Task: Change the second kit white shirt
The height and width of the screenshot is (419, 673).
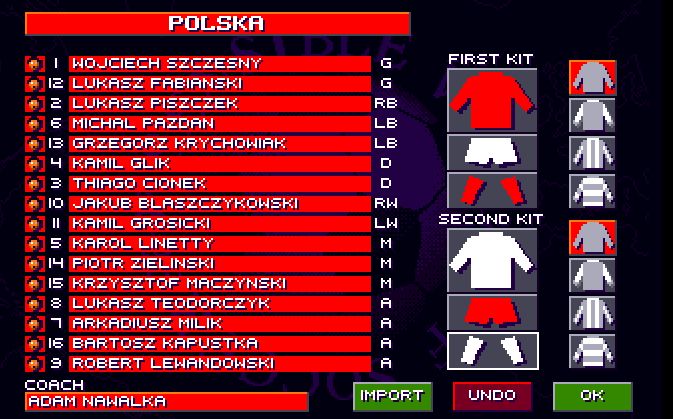Action: [x=492, y=260]
